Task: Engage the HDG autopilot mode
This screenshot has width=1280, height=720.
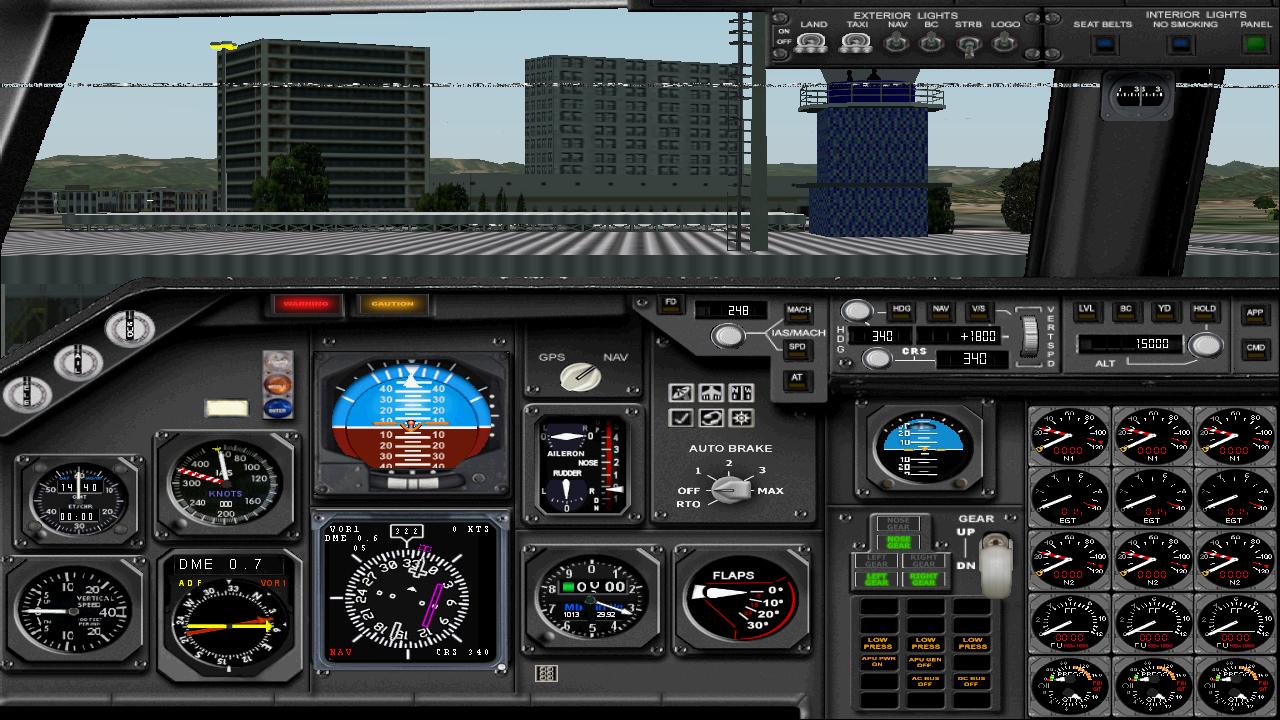Action: 901,310
